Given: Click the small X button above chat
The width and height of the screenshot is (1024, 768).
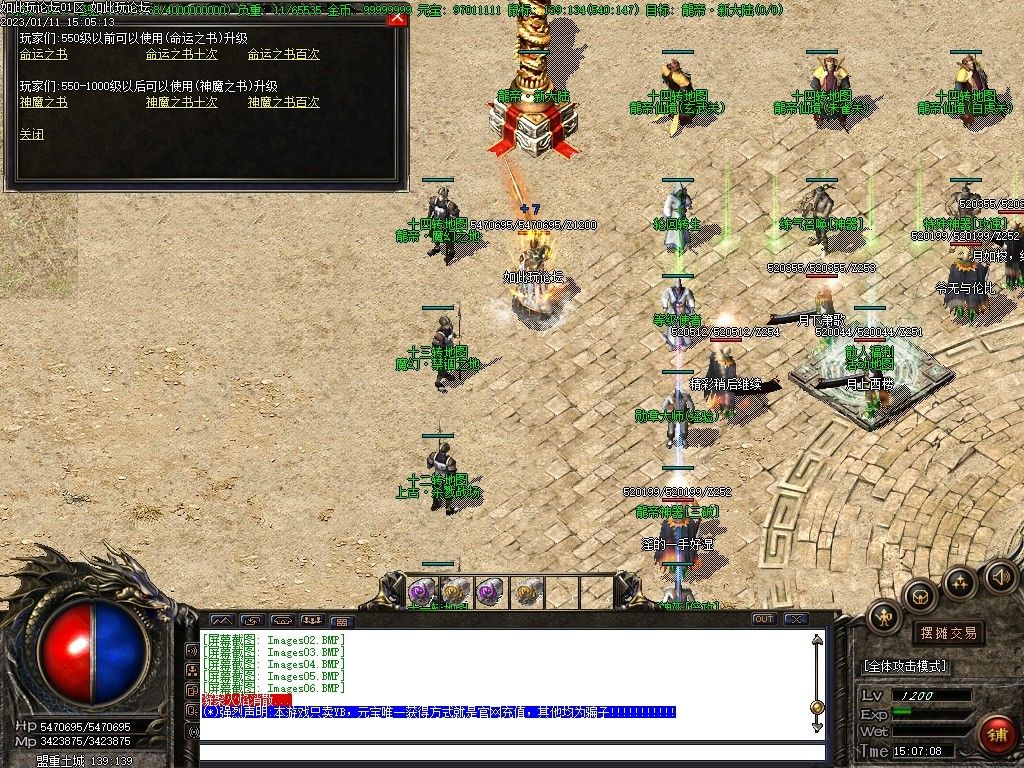Looking at the screenshot, I should point(796,619).
